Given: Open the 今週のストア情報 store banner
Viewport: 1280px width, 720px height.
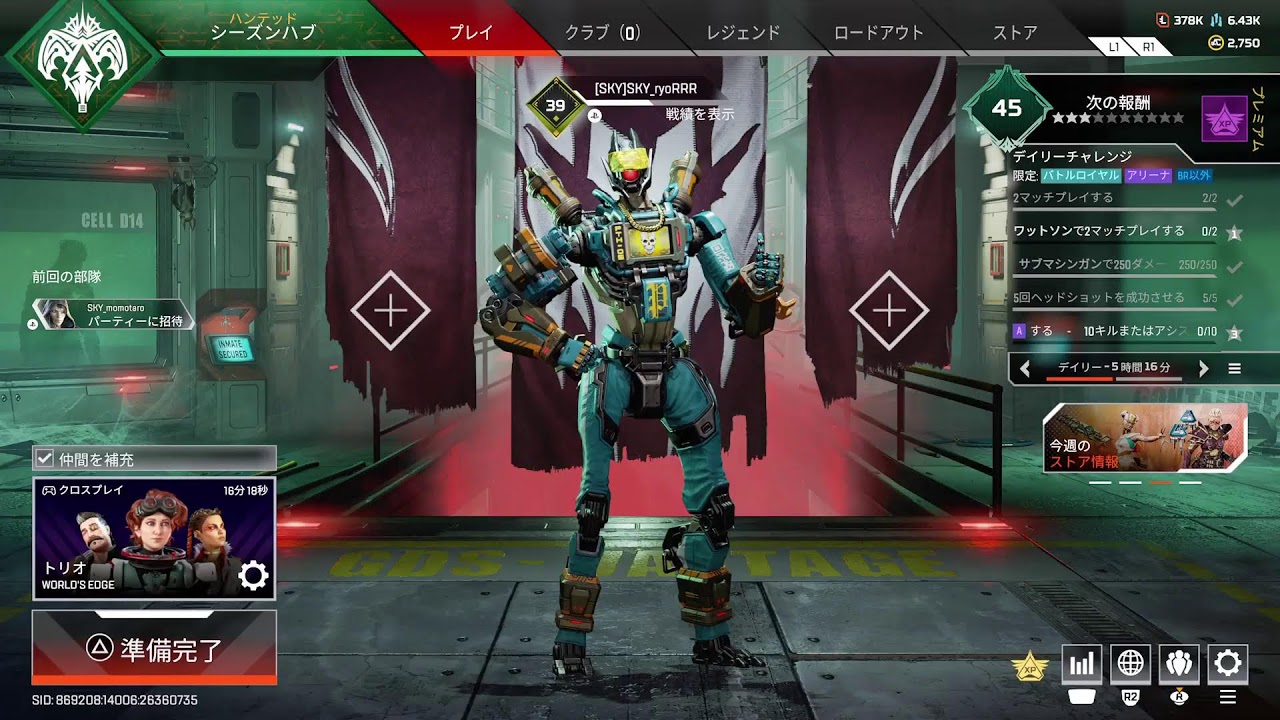Looking at the screenshot, I should tap(1145, 438).
